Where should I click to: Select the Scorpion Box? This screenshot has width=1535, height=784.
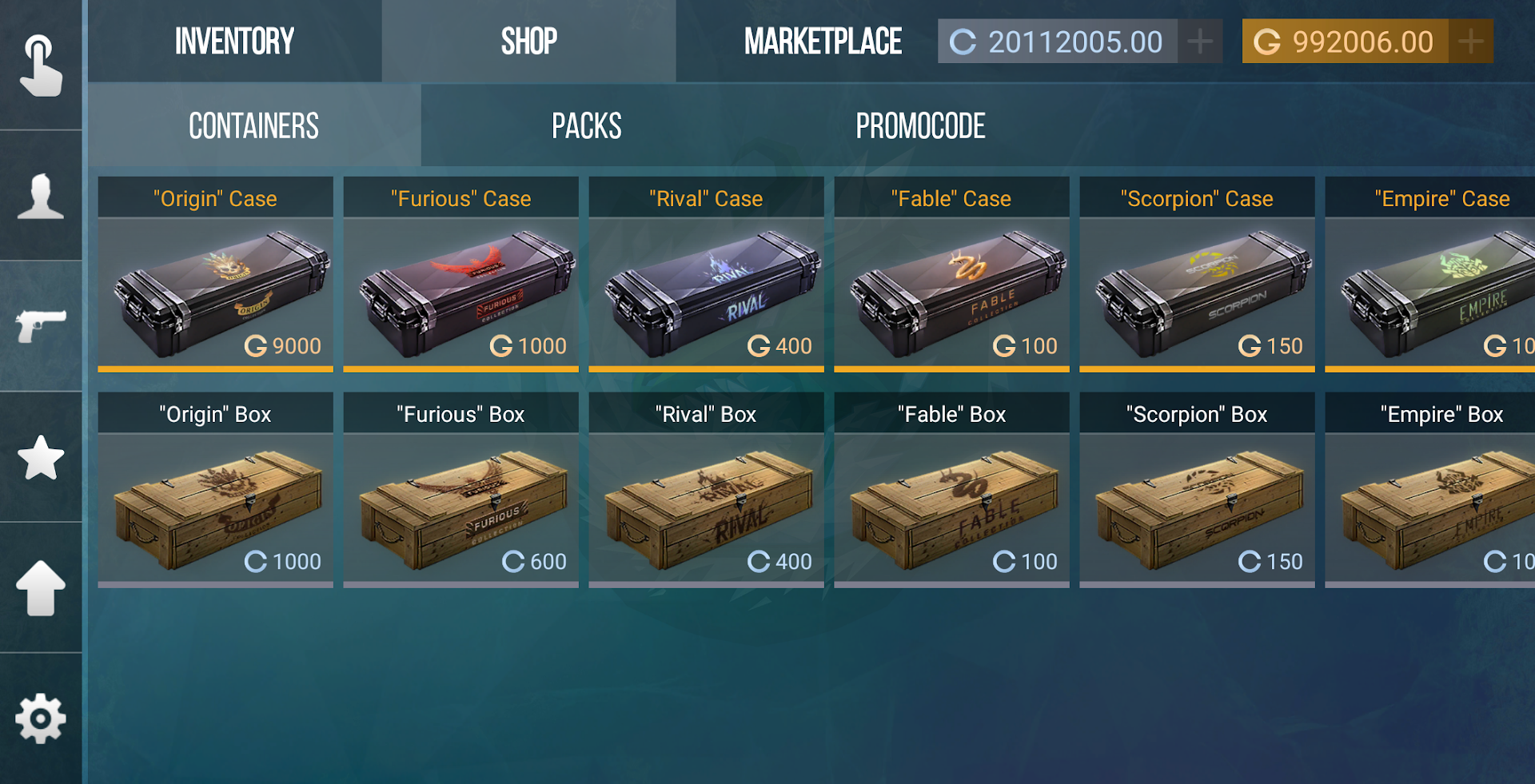click(x=1196, y=503)
